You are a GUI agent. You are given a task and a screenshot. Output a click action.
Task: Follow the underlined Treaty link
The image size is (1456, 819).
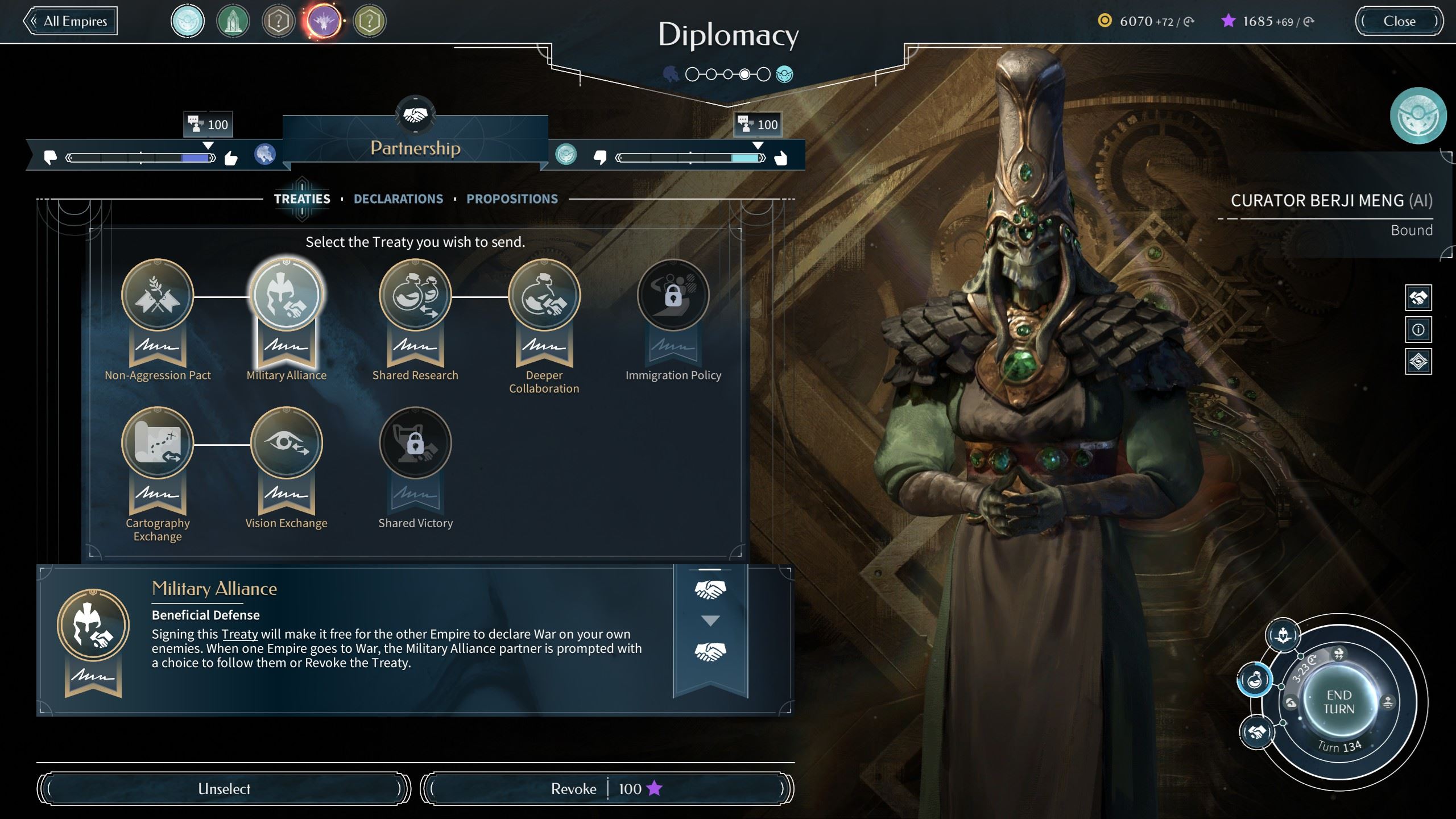(239, 634)
